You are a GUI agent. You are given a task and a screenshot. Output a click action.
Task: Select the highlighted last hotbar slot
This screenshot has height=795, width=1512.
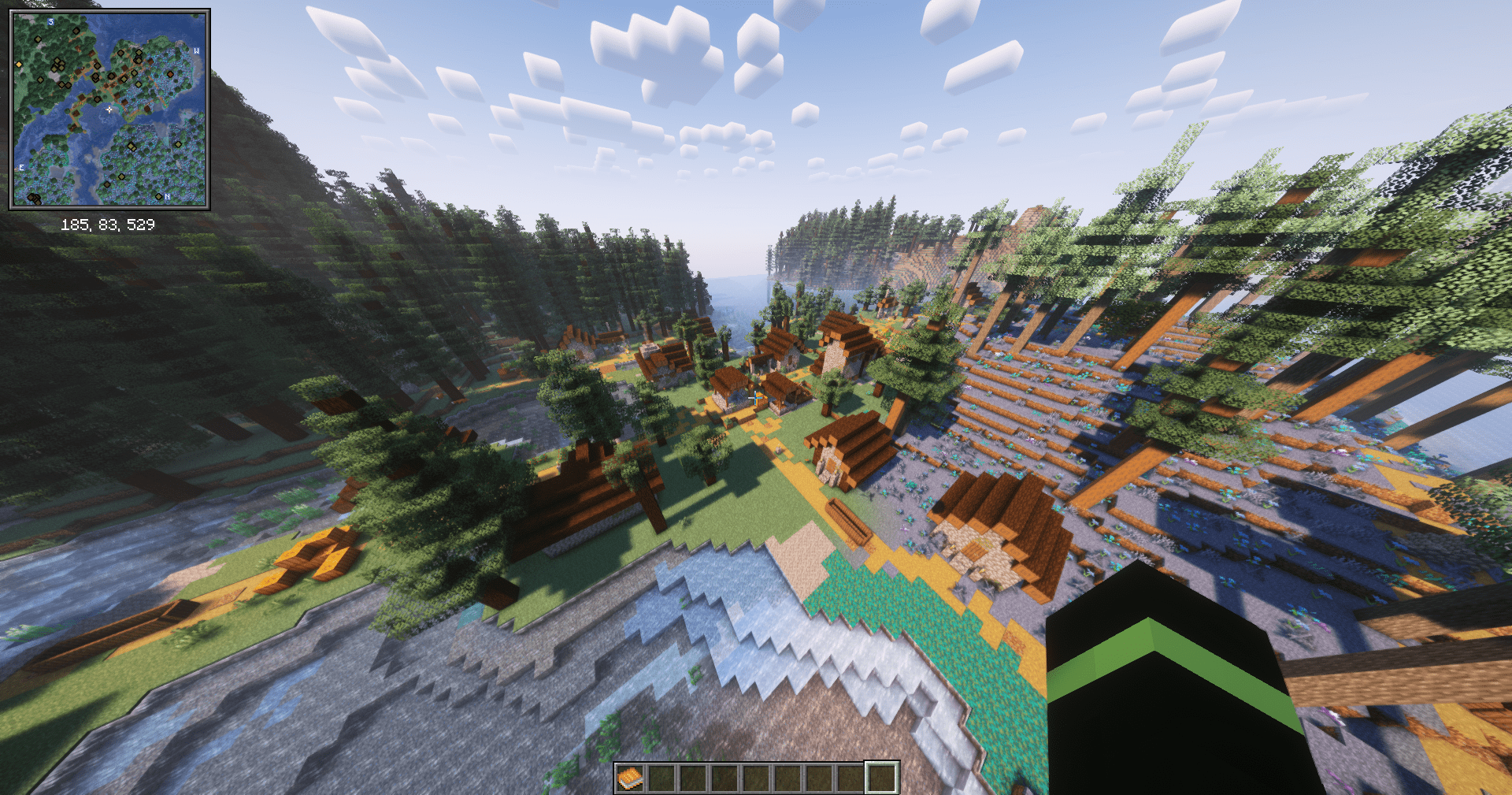(x=880, y=779)
